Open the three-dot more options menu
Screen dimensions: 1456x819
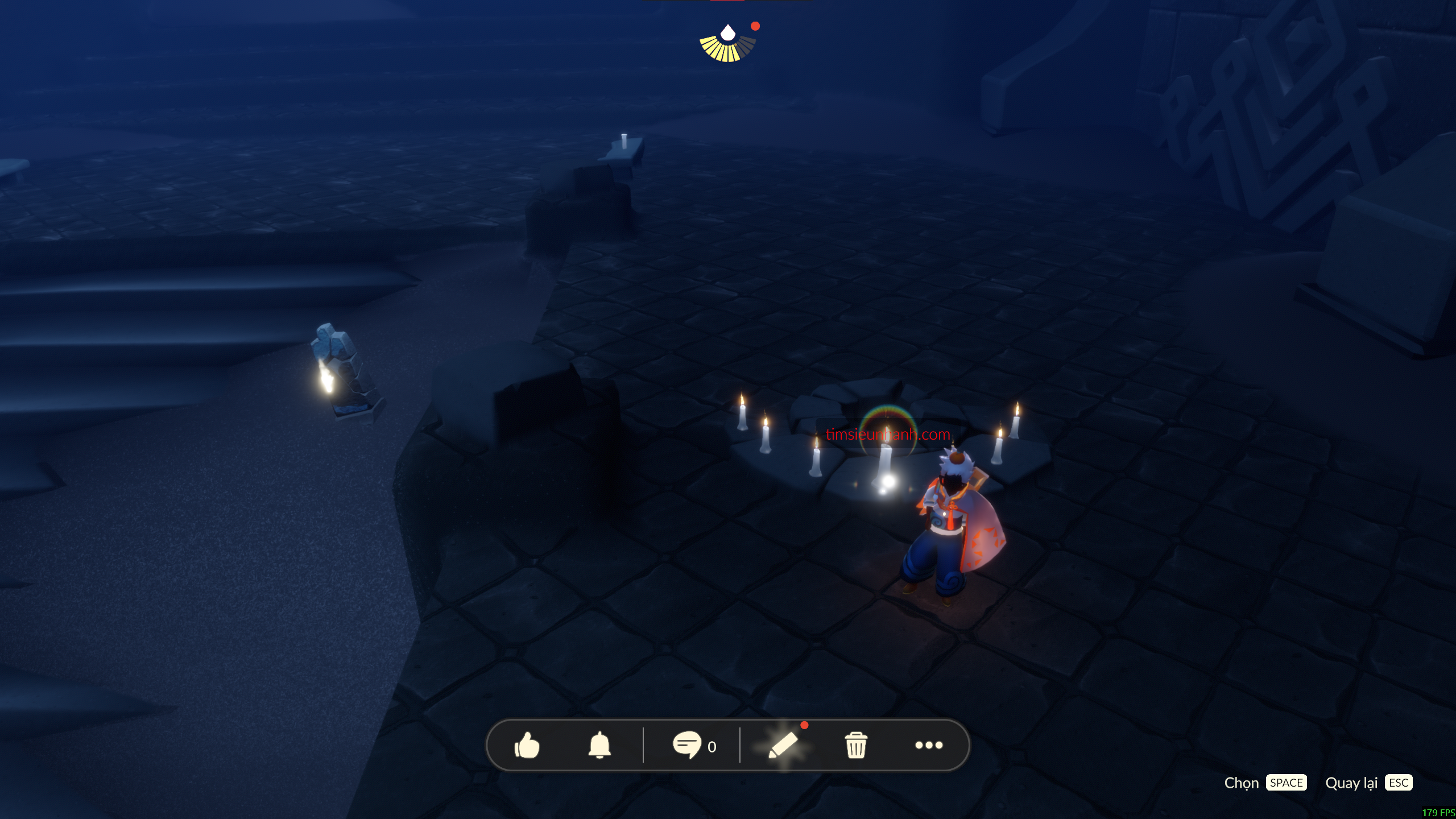pos(929,745)
